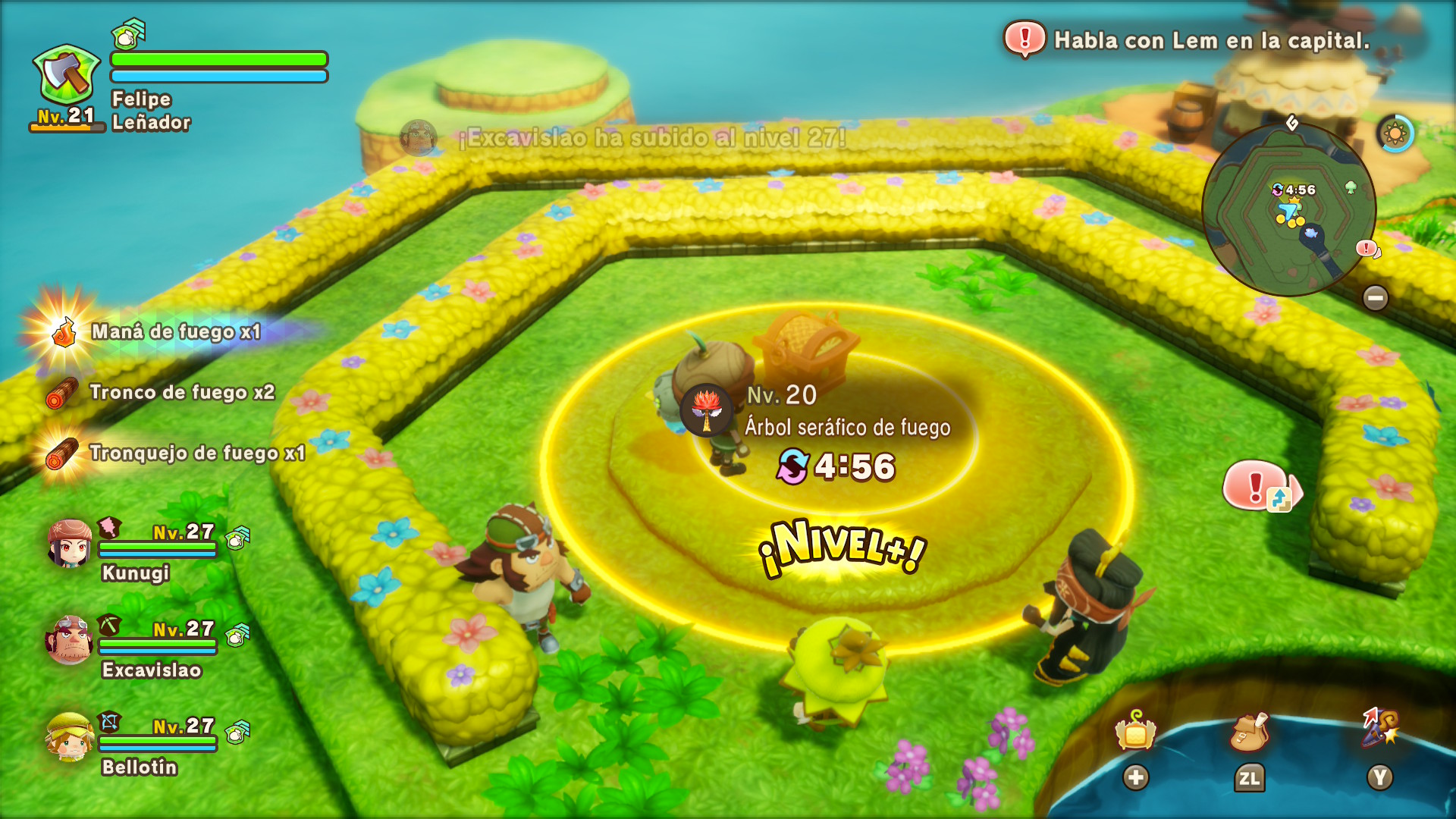Image resolution: width=1456 pixels, height=819 pixels.
Task: Select Bellotín's party portrait
Action: coord(70,736)
